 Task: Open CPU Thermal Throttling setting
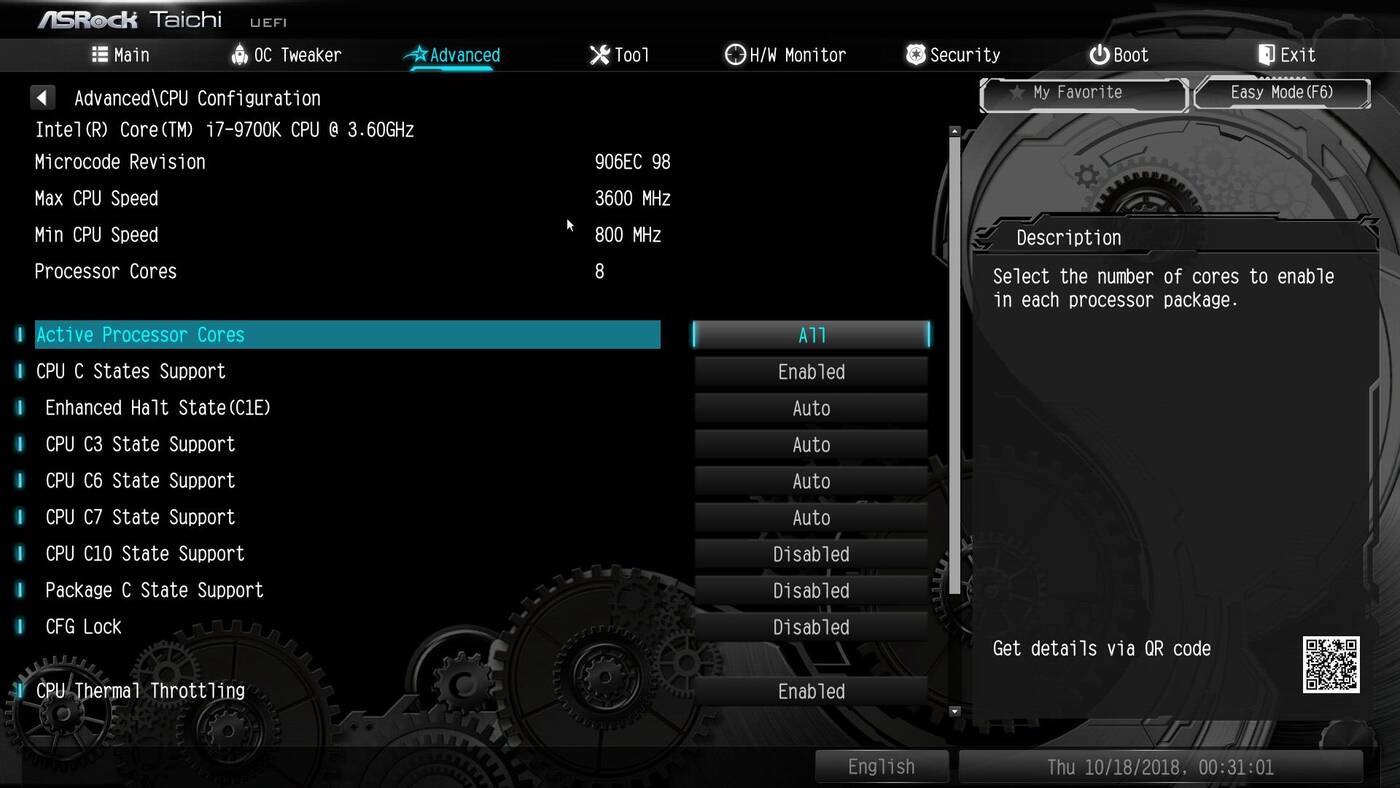point(811,691)
